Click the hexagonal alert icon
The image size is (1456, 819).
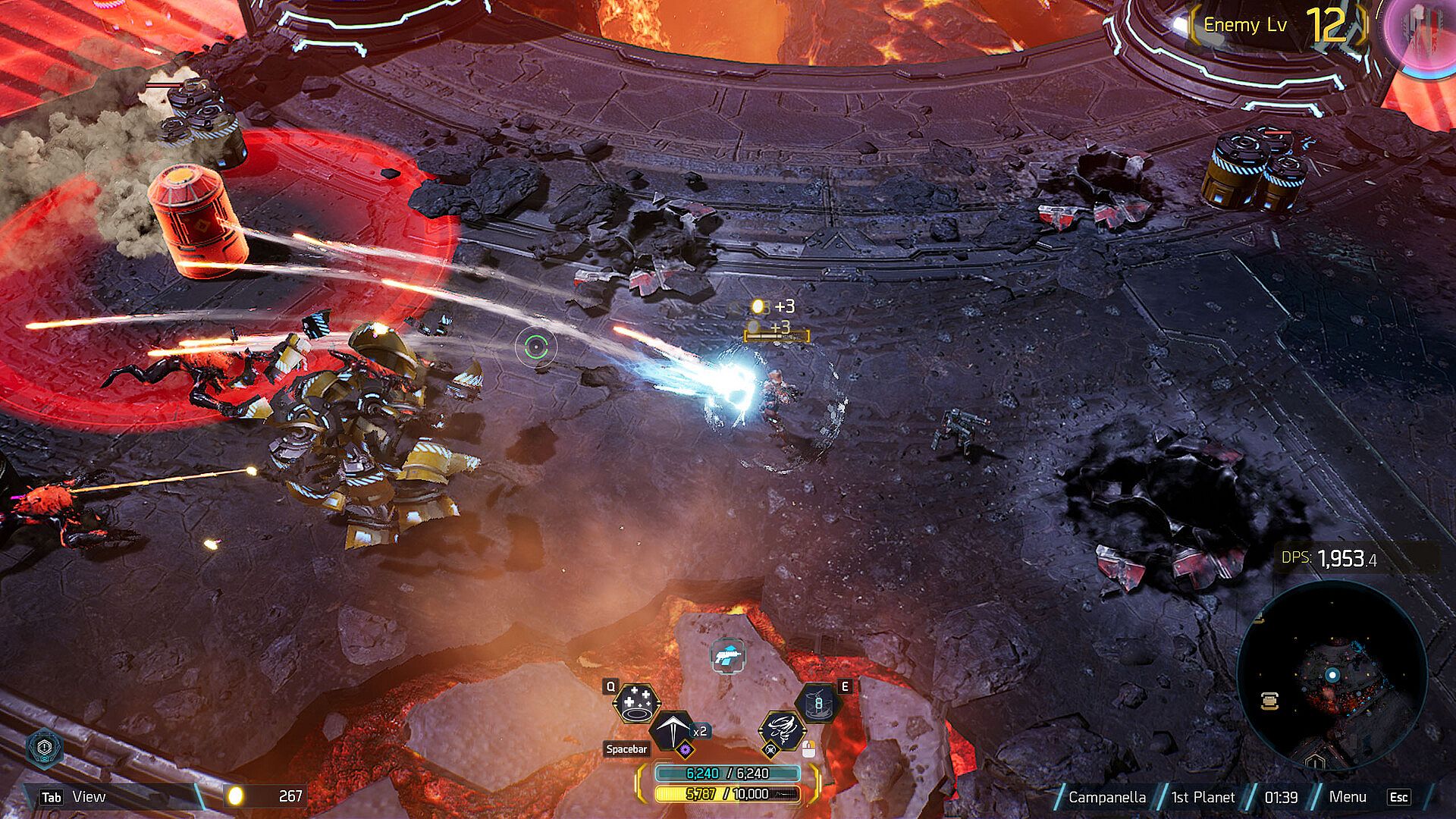(x=45, y=748)
